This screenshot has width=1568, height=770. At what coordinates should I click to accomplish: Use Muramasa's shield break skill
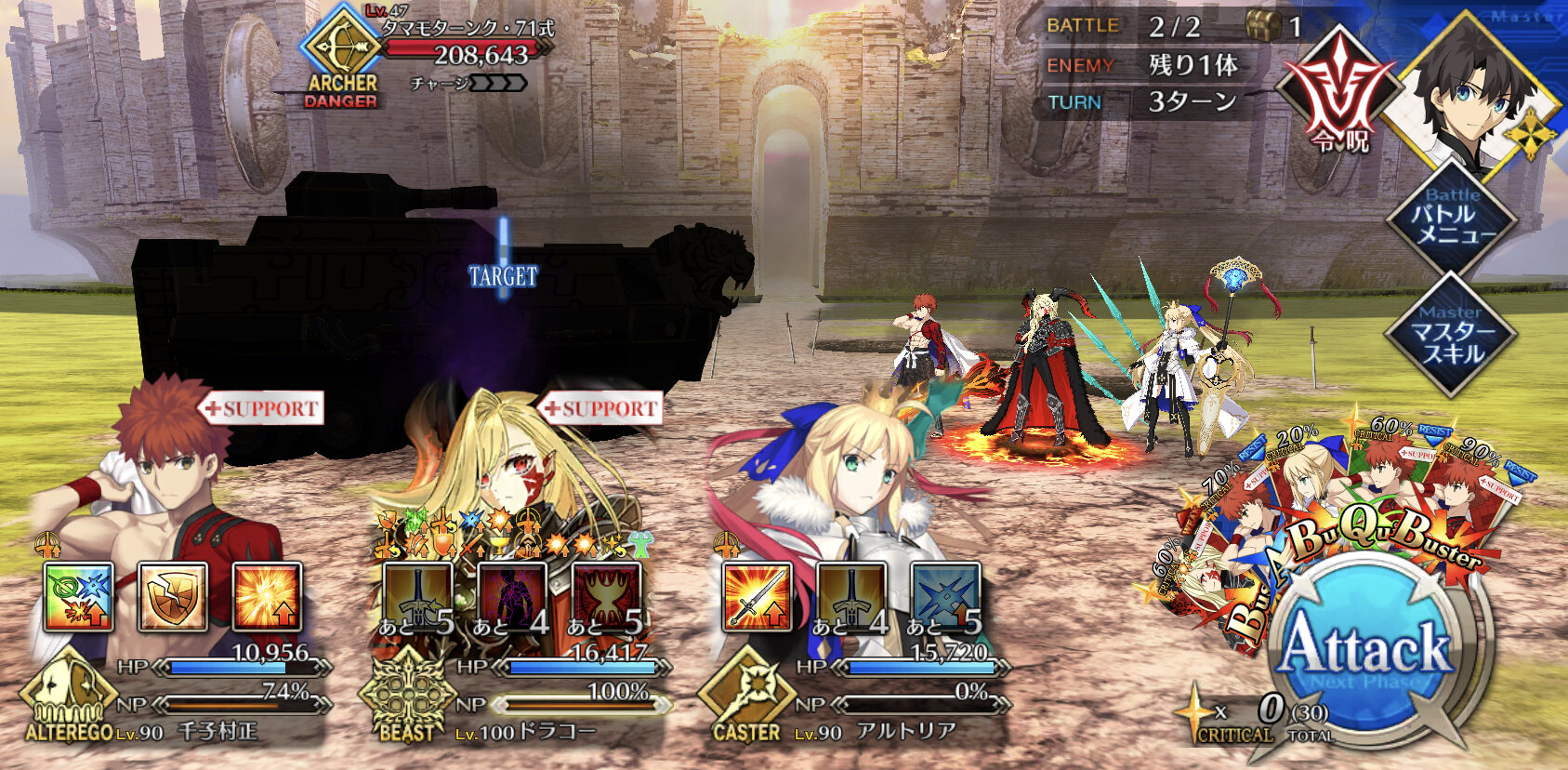click(173, 596)
